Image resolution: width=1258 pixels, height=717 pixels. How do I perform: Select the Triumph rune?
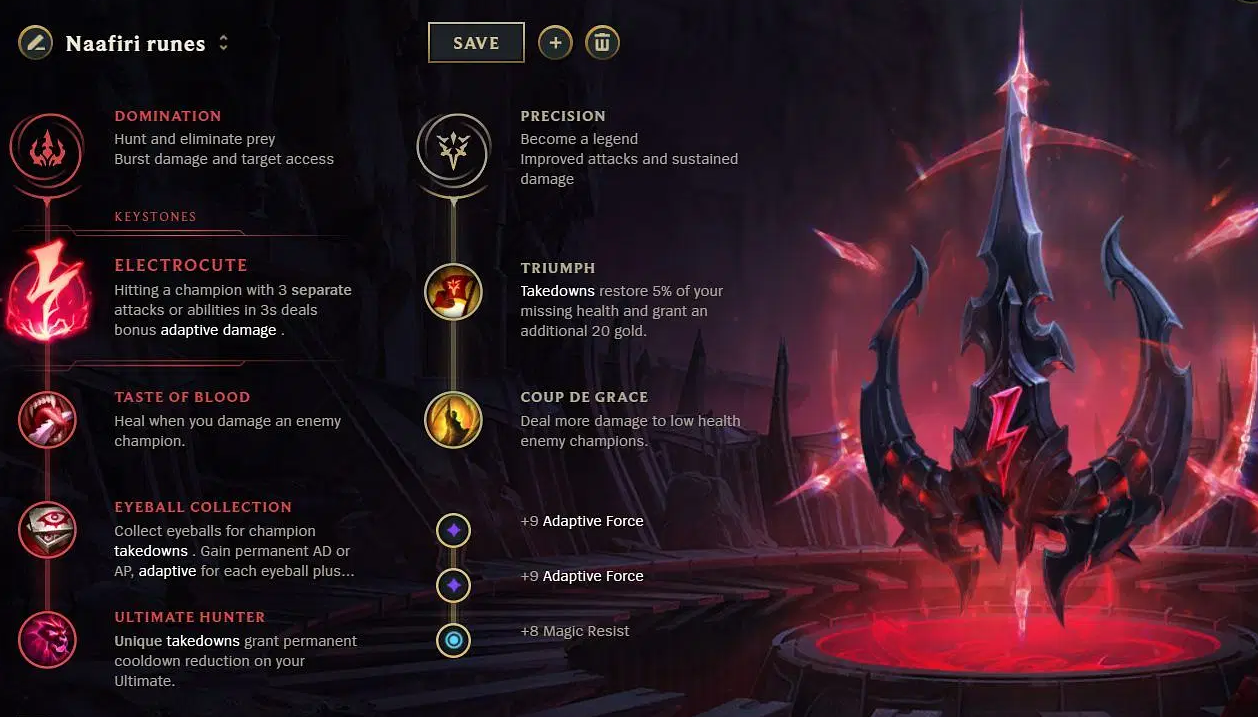453,291
